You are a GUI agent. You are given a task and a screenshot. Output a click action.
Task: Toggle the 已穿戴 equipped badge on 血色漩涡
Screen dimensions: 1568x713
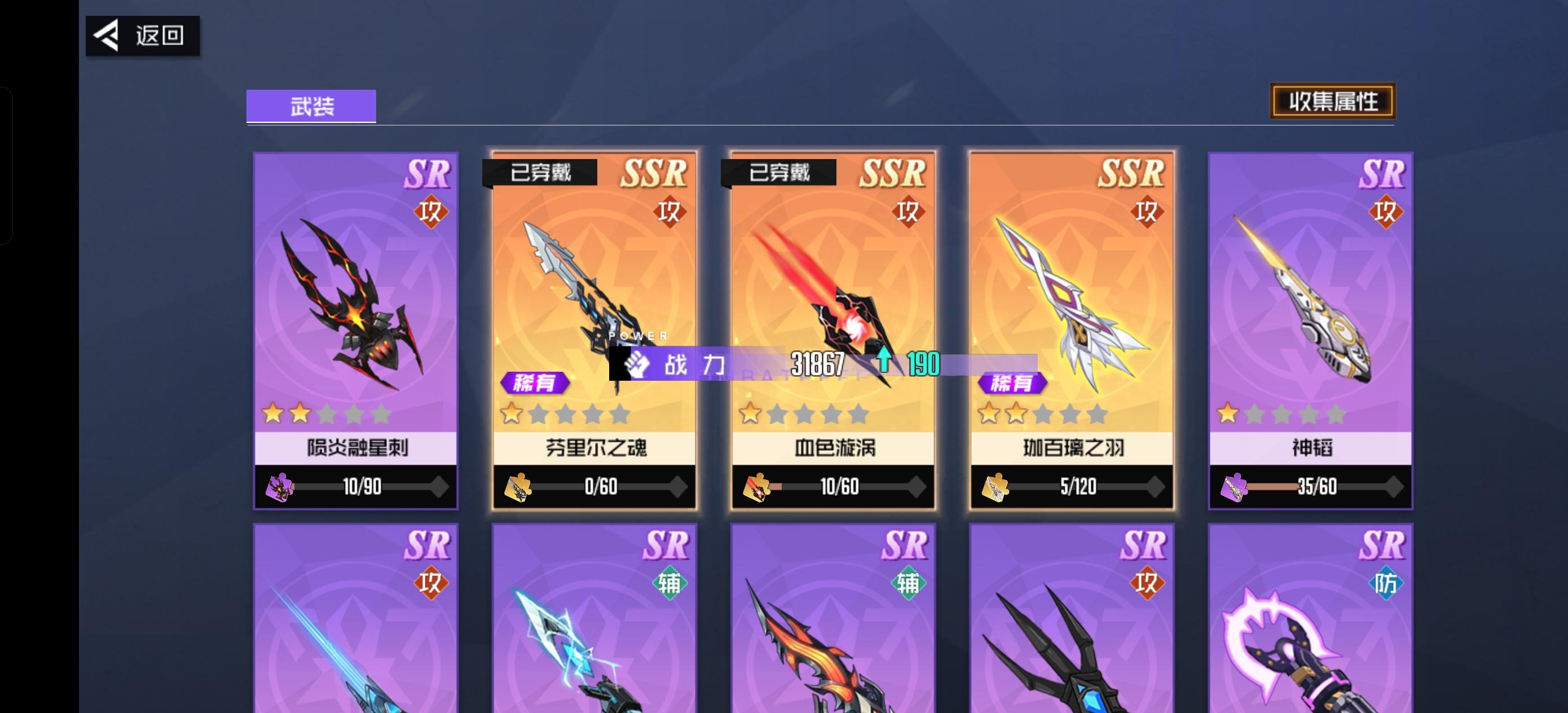[x=778, y=171]
